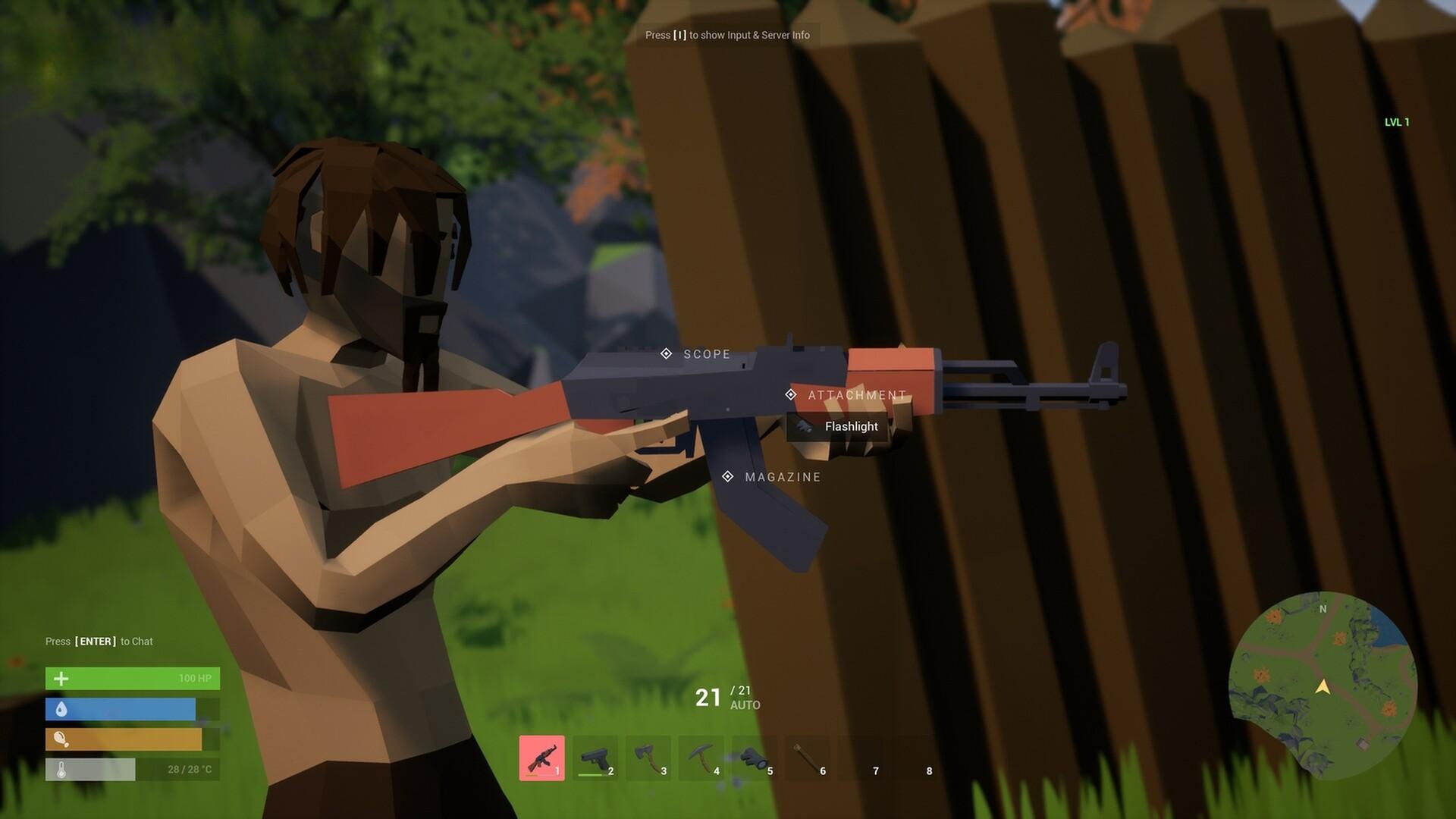The height and width of the screenshot is (819, 1456).
Task: Select the AK-47 rifle hotbar slot
Action: 541,758
